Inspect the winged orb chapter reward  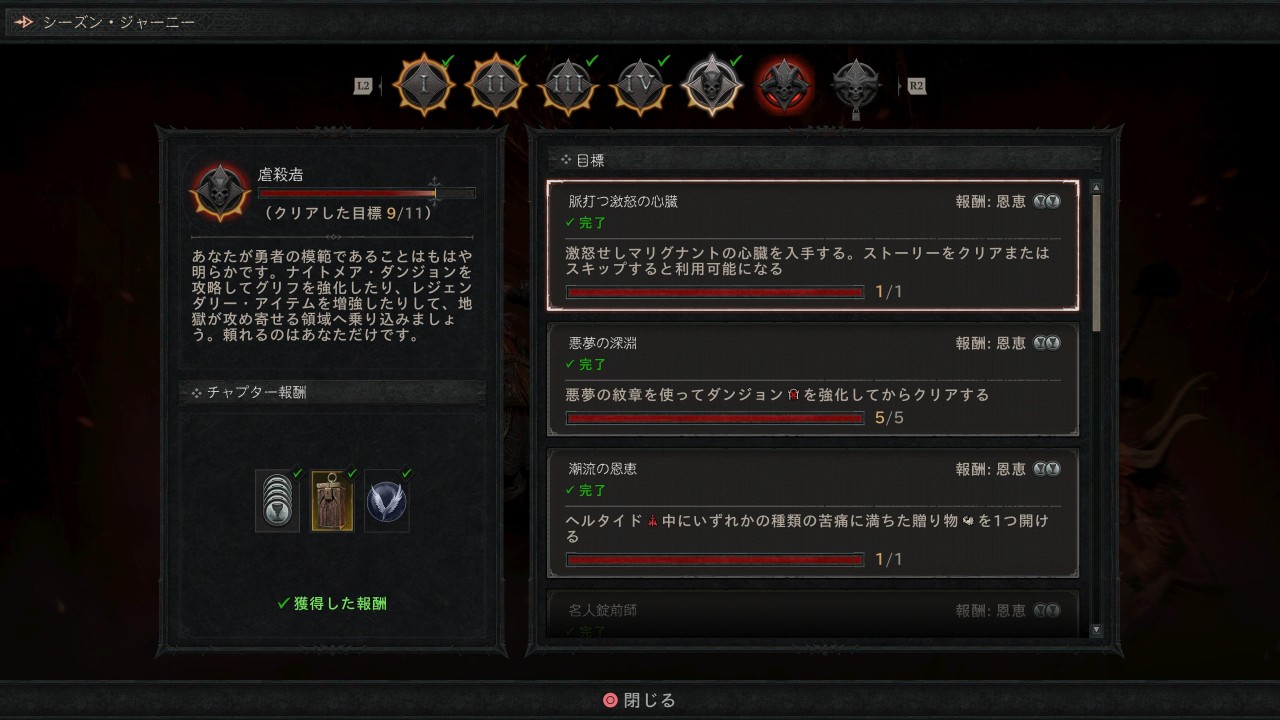tap(387, 500)
